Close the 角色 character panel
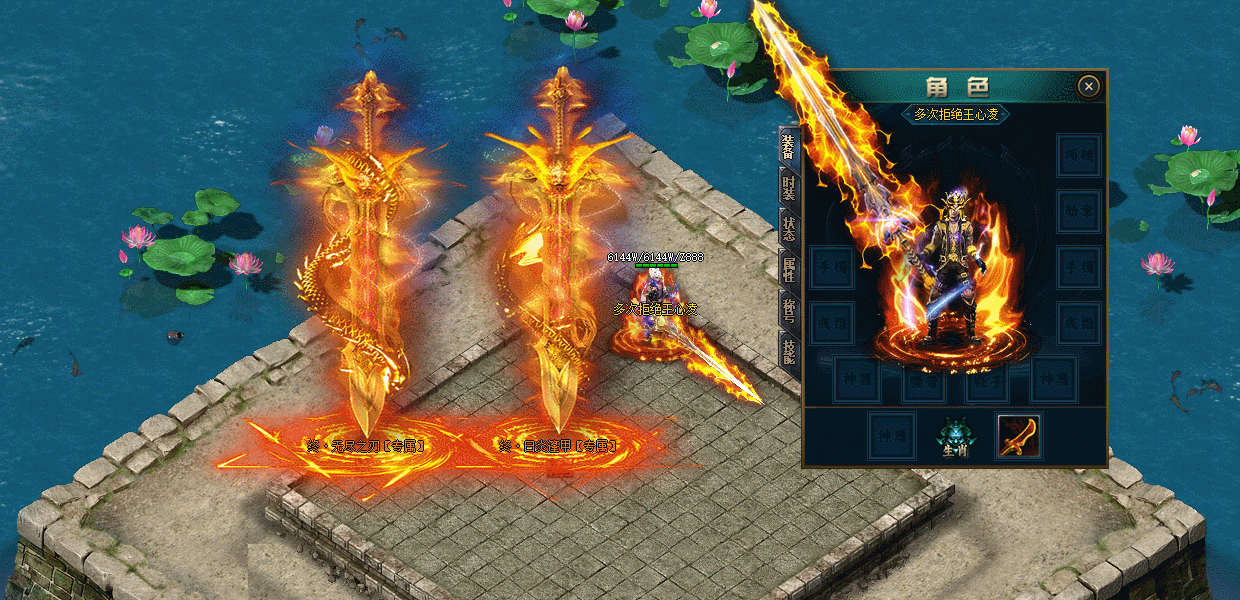 1089,87
